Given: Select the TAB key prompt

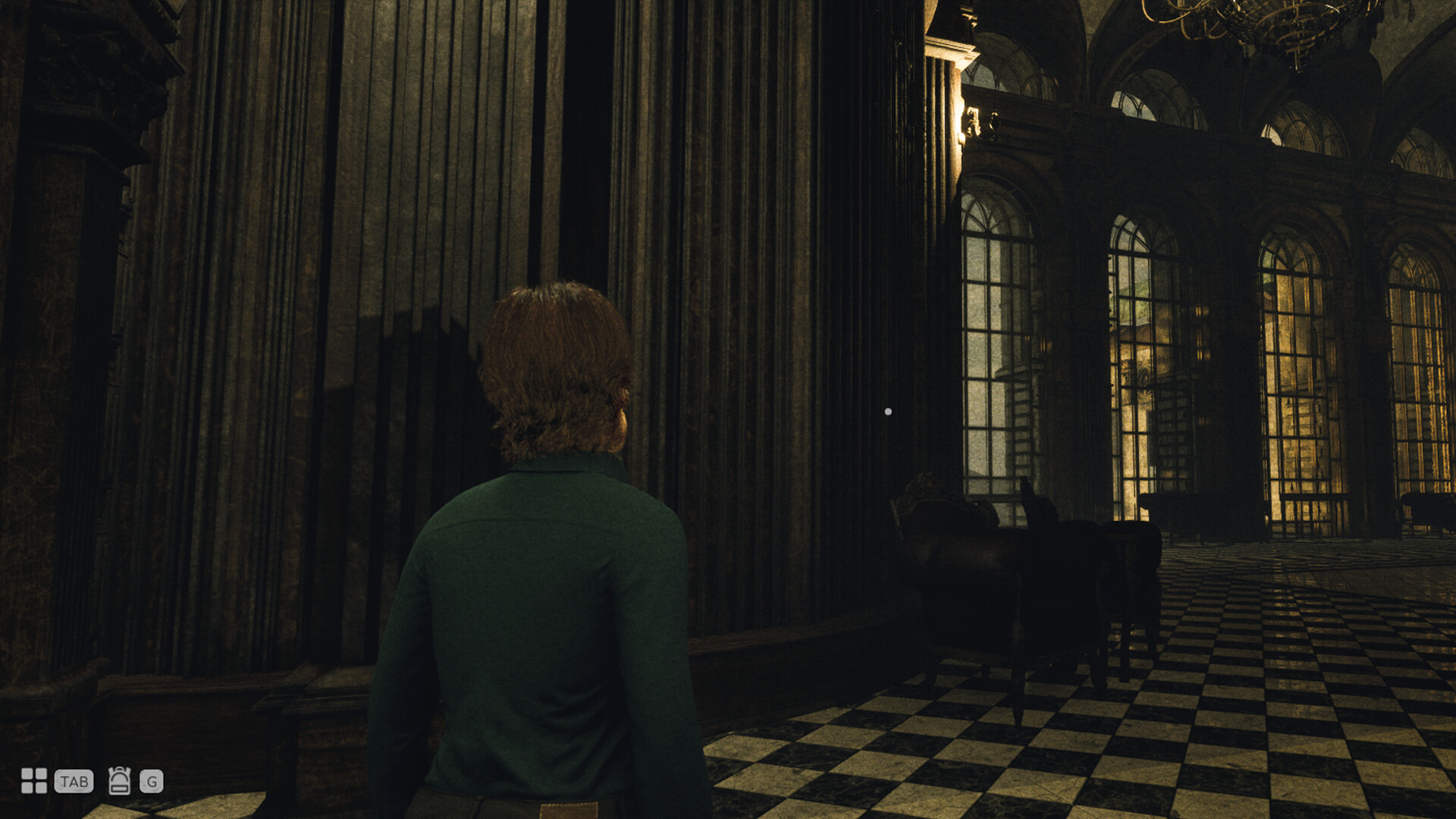Looking at the screenshot, I should point(74,781).
